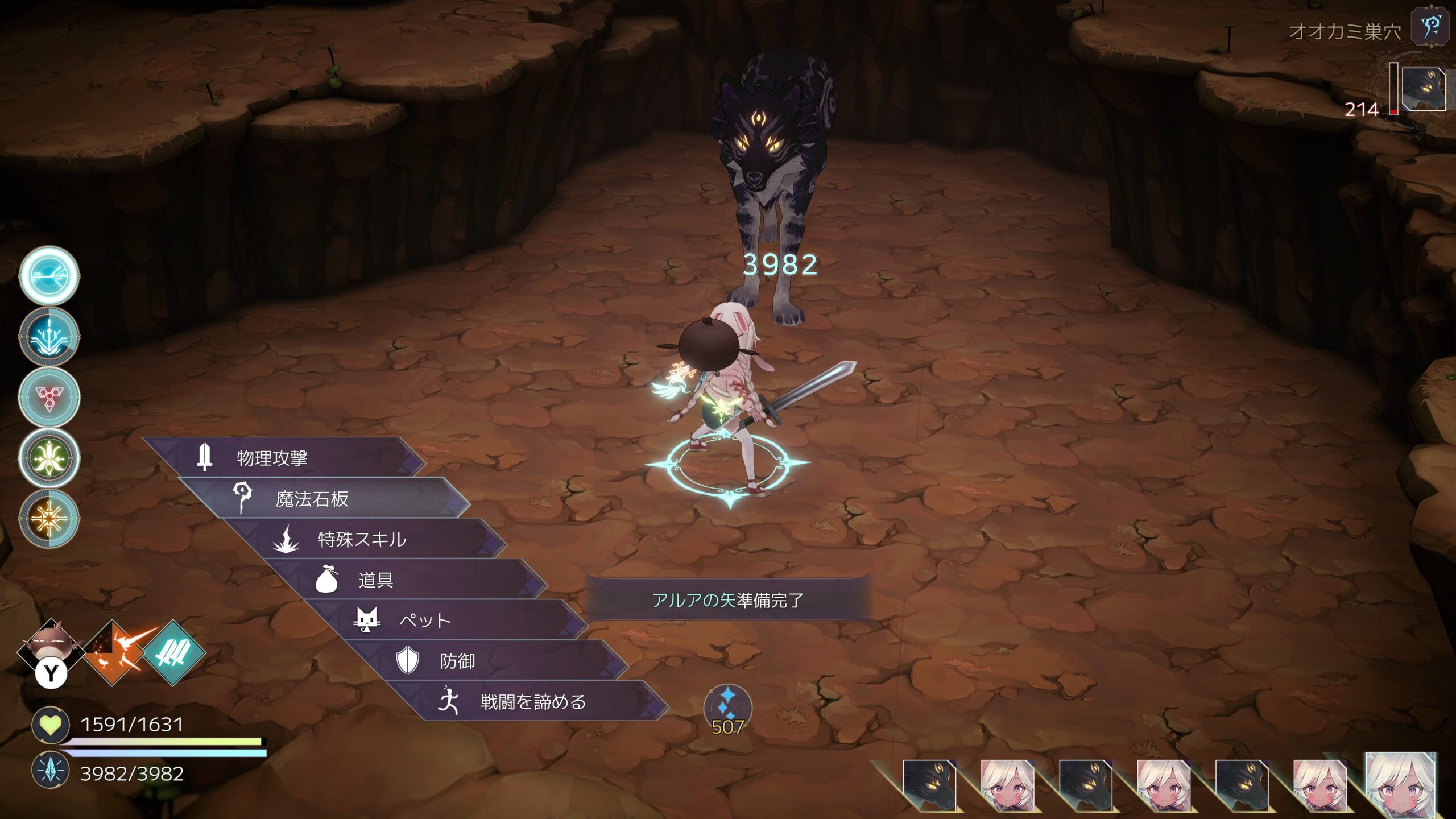This screenshot has height=819, width=1456.
Task: Choose 特殊スキル special skill command
Action: 362,539
